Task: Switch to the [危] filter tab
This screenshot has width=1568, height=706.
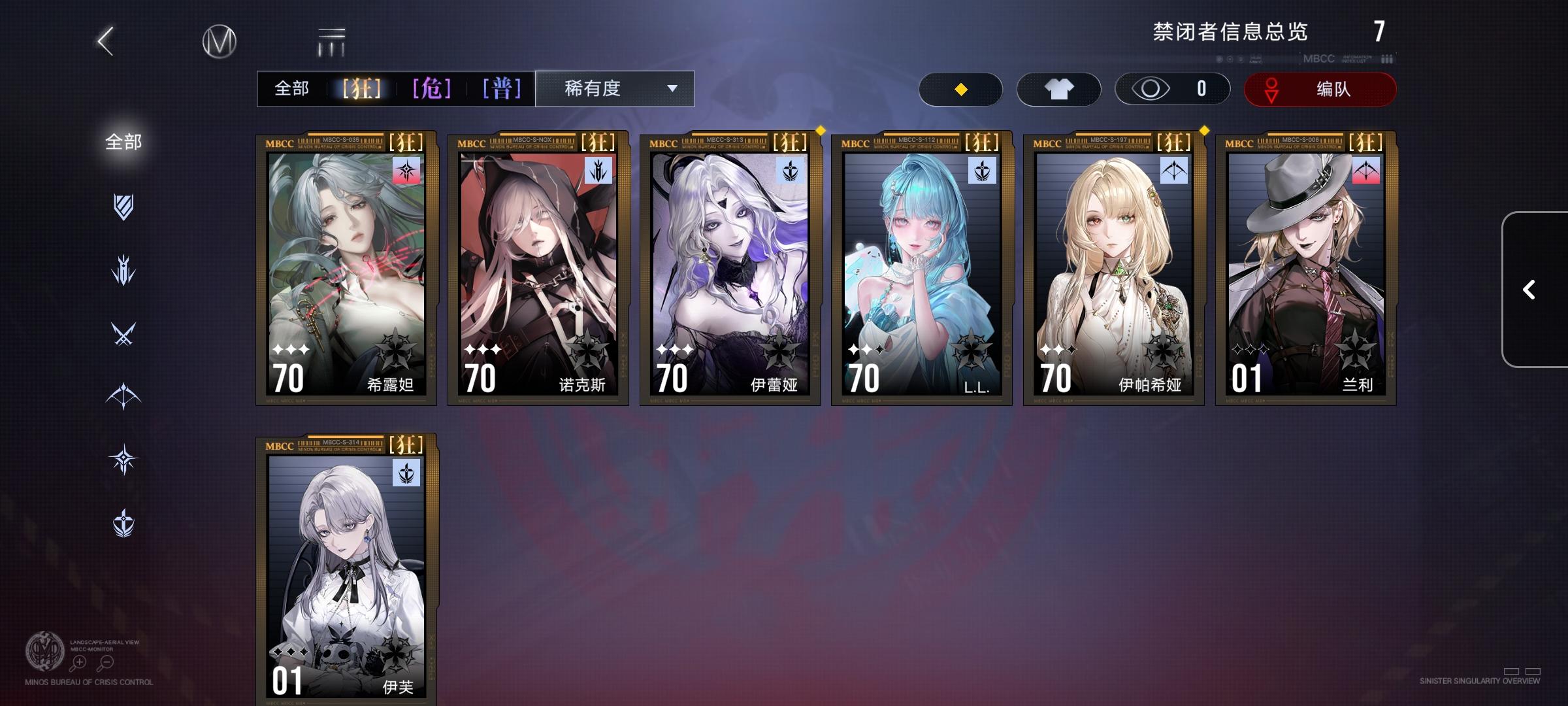Action: click(432, 88)
